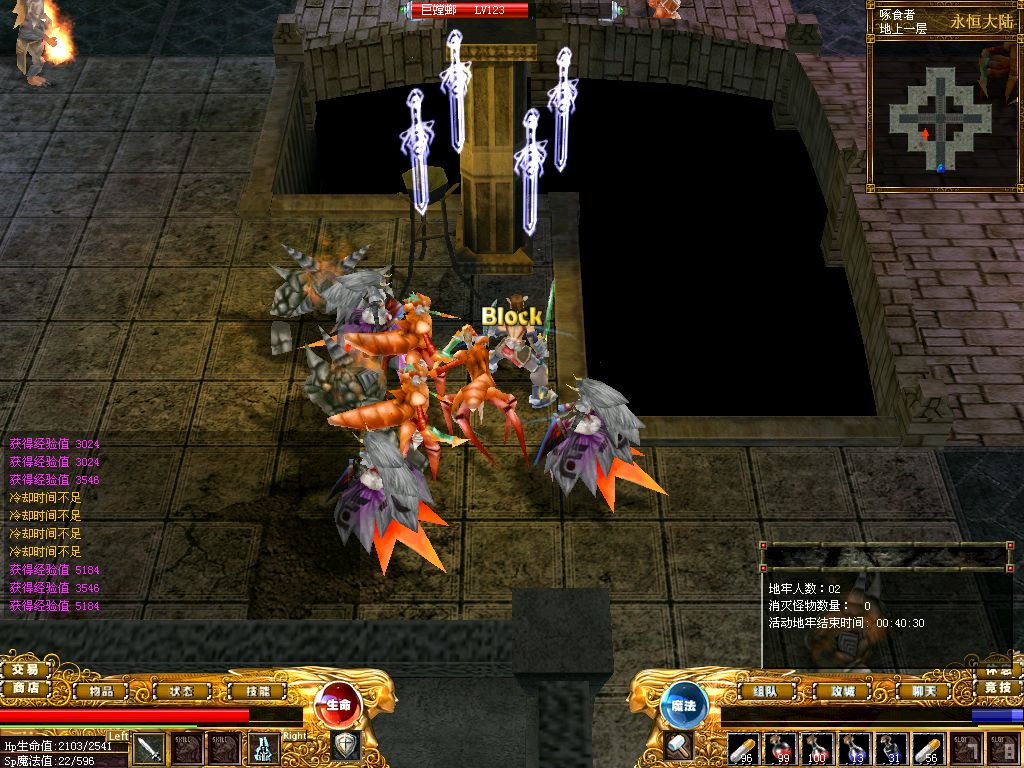Use the red potion with 100 count

817,748
